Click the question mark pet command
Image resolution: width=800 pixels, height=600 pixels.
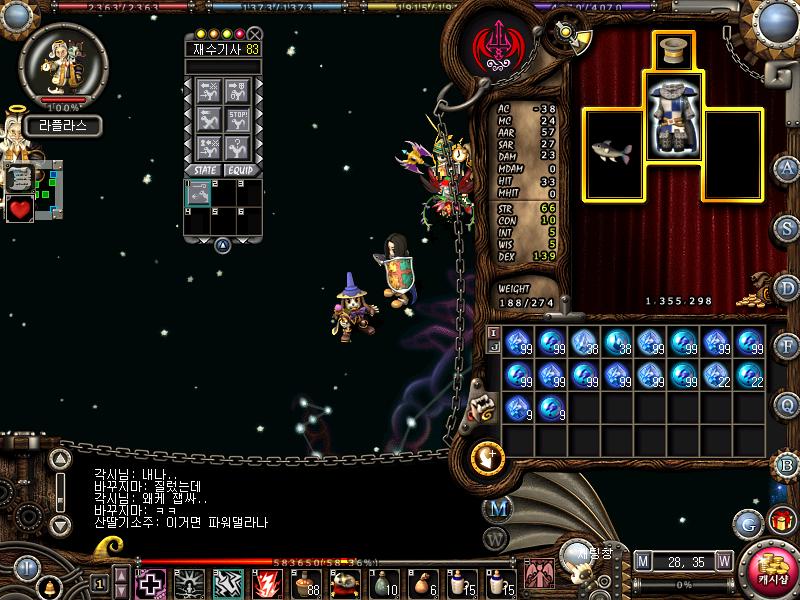238,147
